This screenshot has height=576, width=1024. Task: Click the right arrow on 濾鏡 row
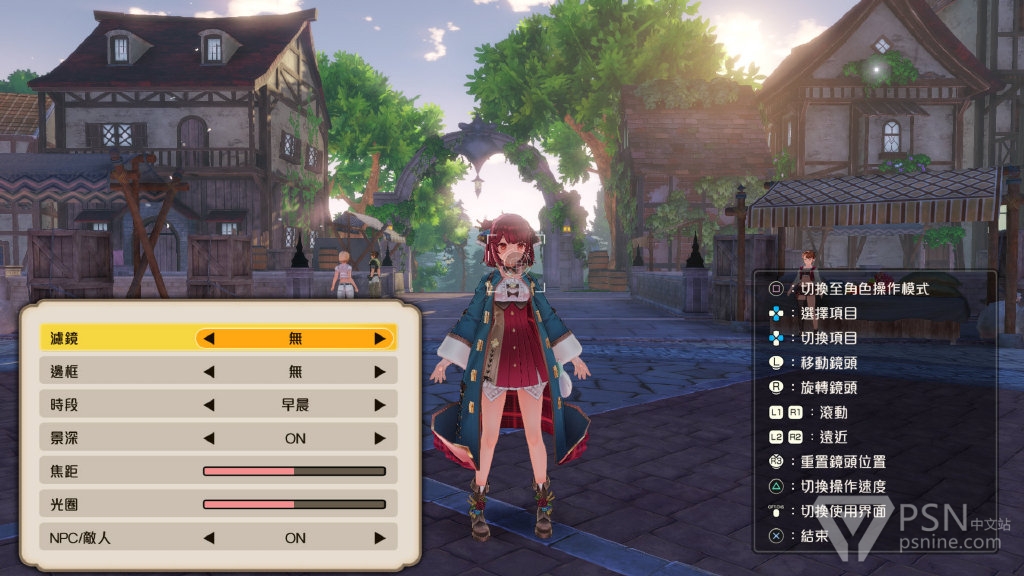[380, 338]
